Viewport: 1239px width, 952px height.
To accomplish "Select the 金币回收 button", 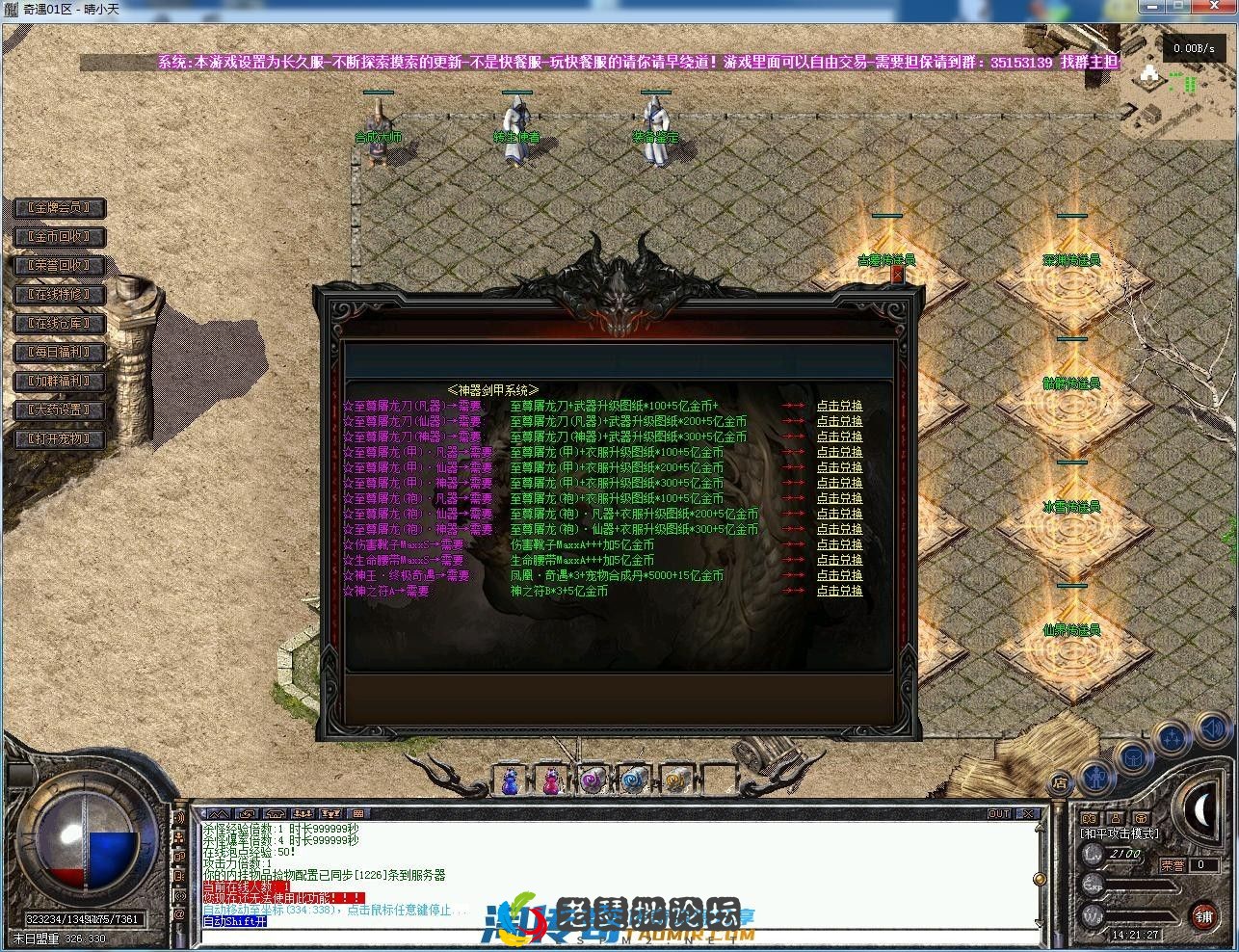I will click(58, 237).
